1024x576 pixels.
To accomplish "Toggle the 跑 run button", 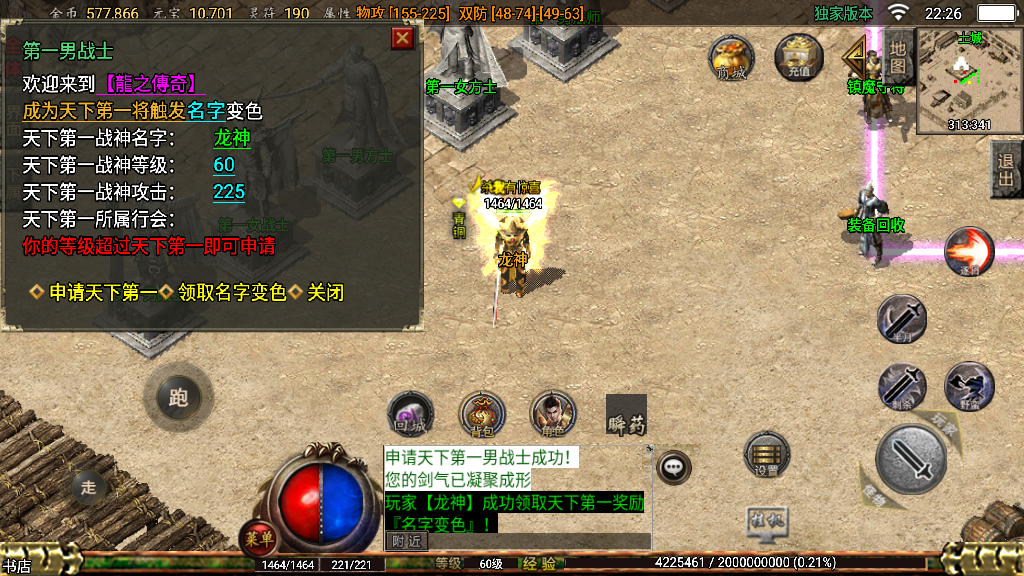I will pyautogui.click(x=178, y=398).
